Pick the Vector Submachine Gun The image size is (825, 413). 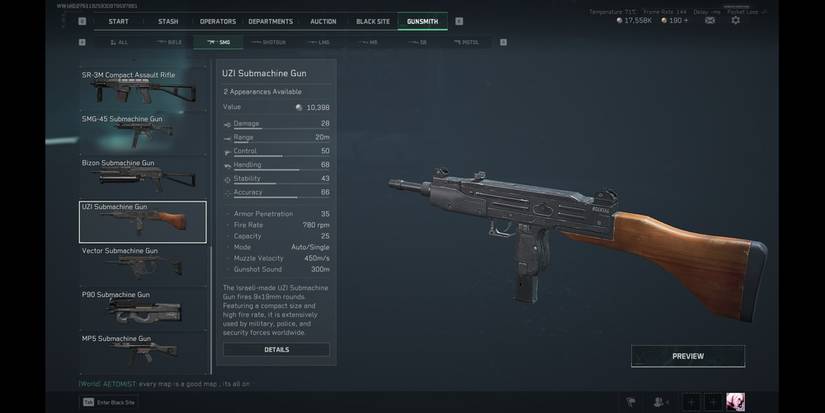143,264
